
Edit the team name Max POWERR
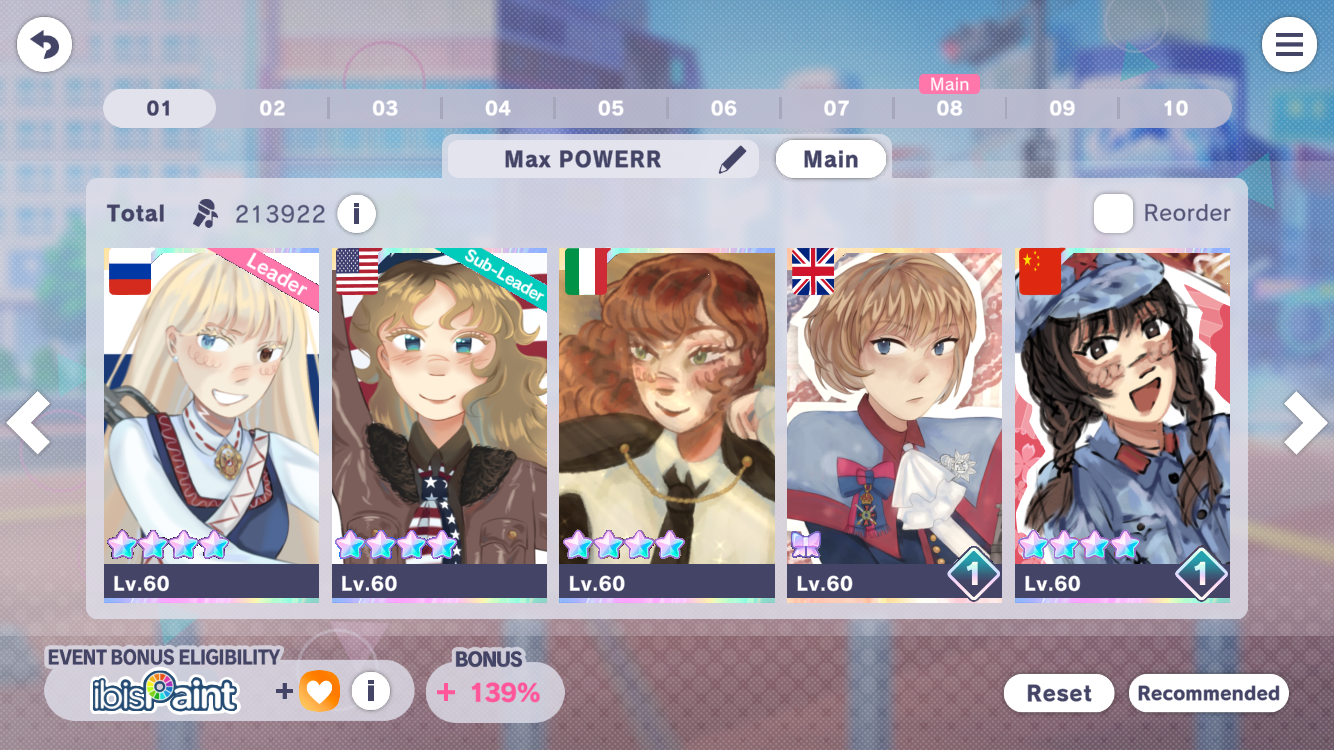pos(732,160)
